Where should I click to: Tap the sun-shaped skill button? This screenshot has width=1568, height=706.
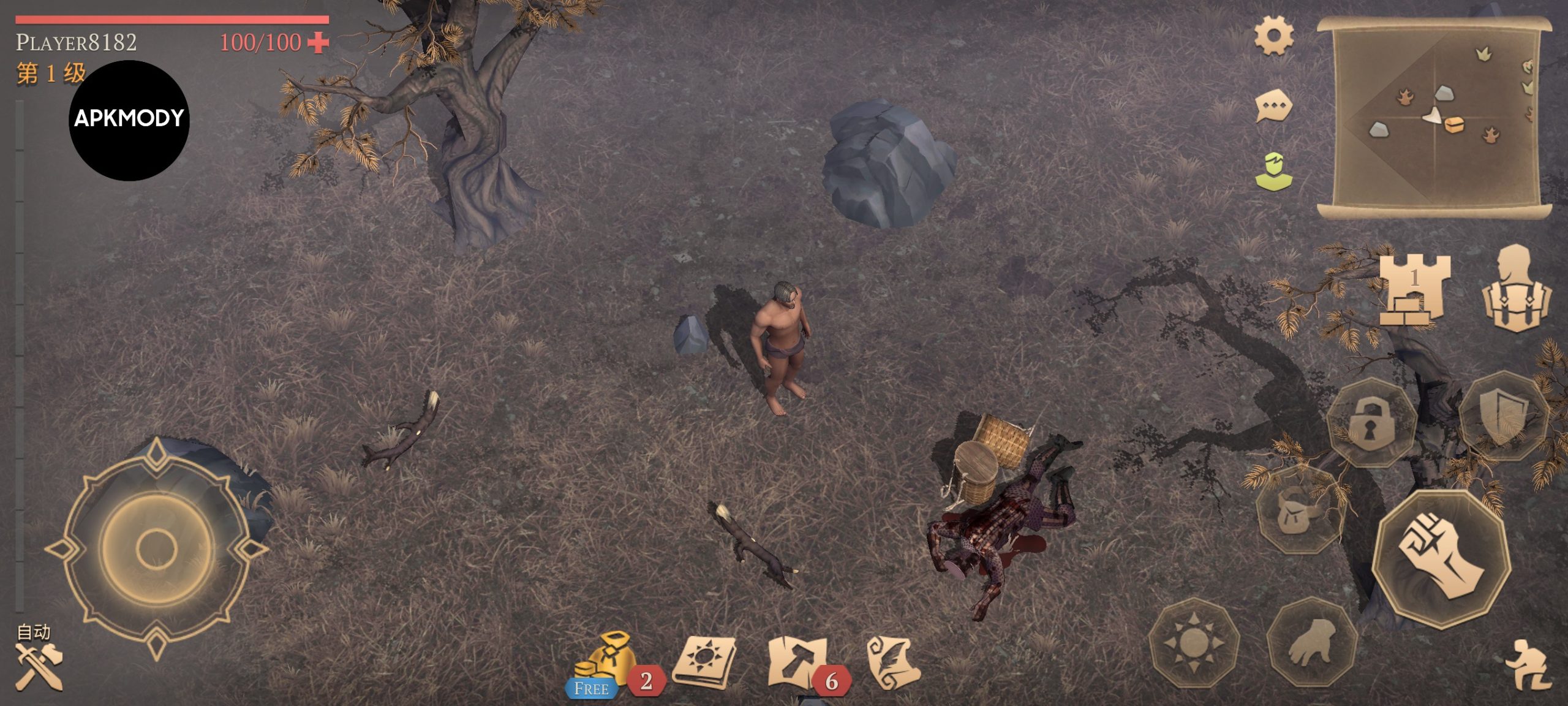[1193, 643]
